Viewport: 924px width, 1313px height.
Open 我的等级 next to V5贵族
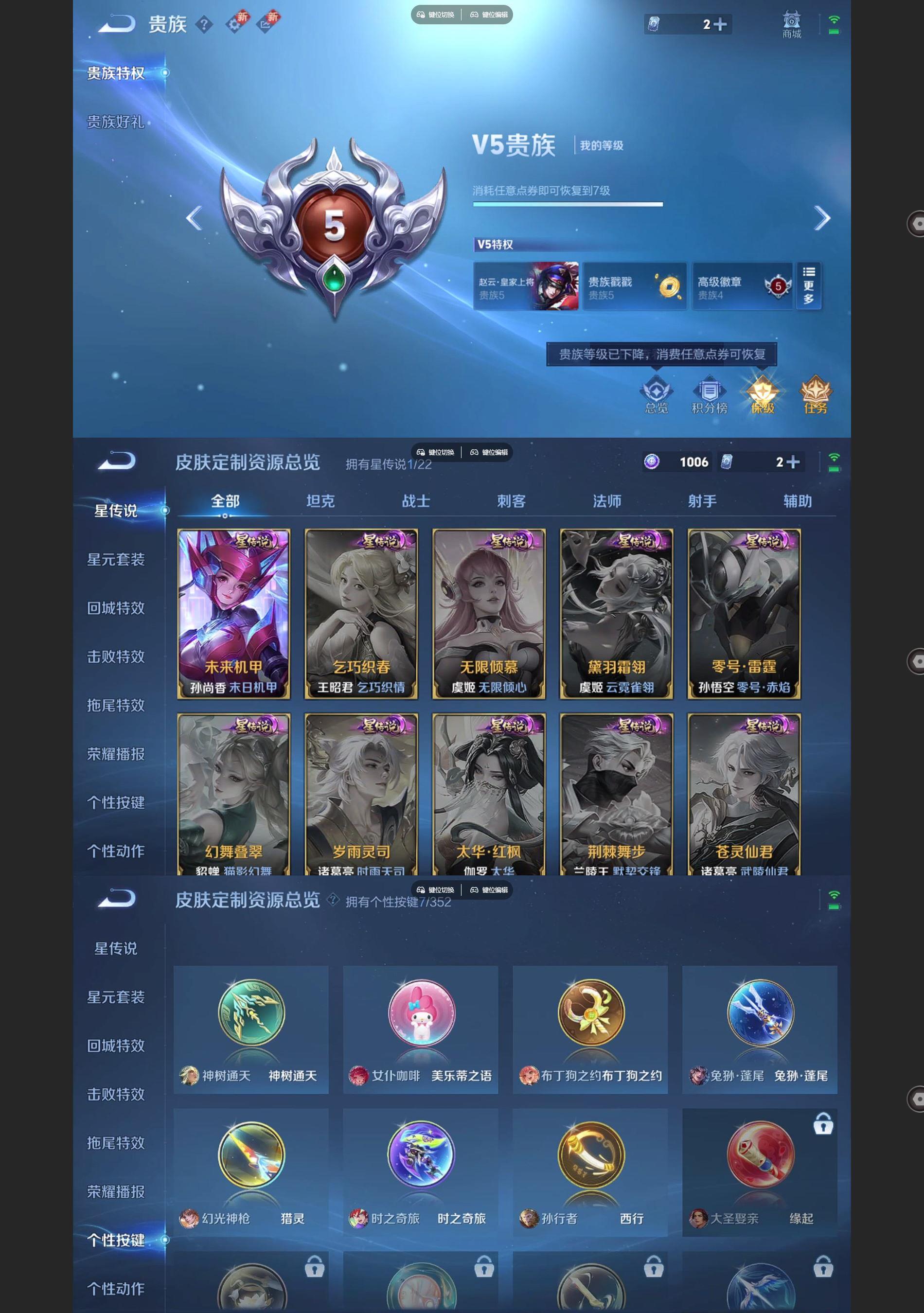click(603, 146)
